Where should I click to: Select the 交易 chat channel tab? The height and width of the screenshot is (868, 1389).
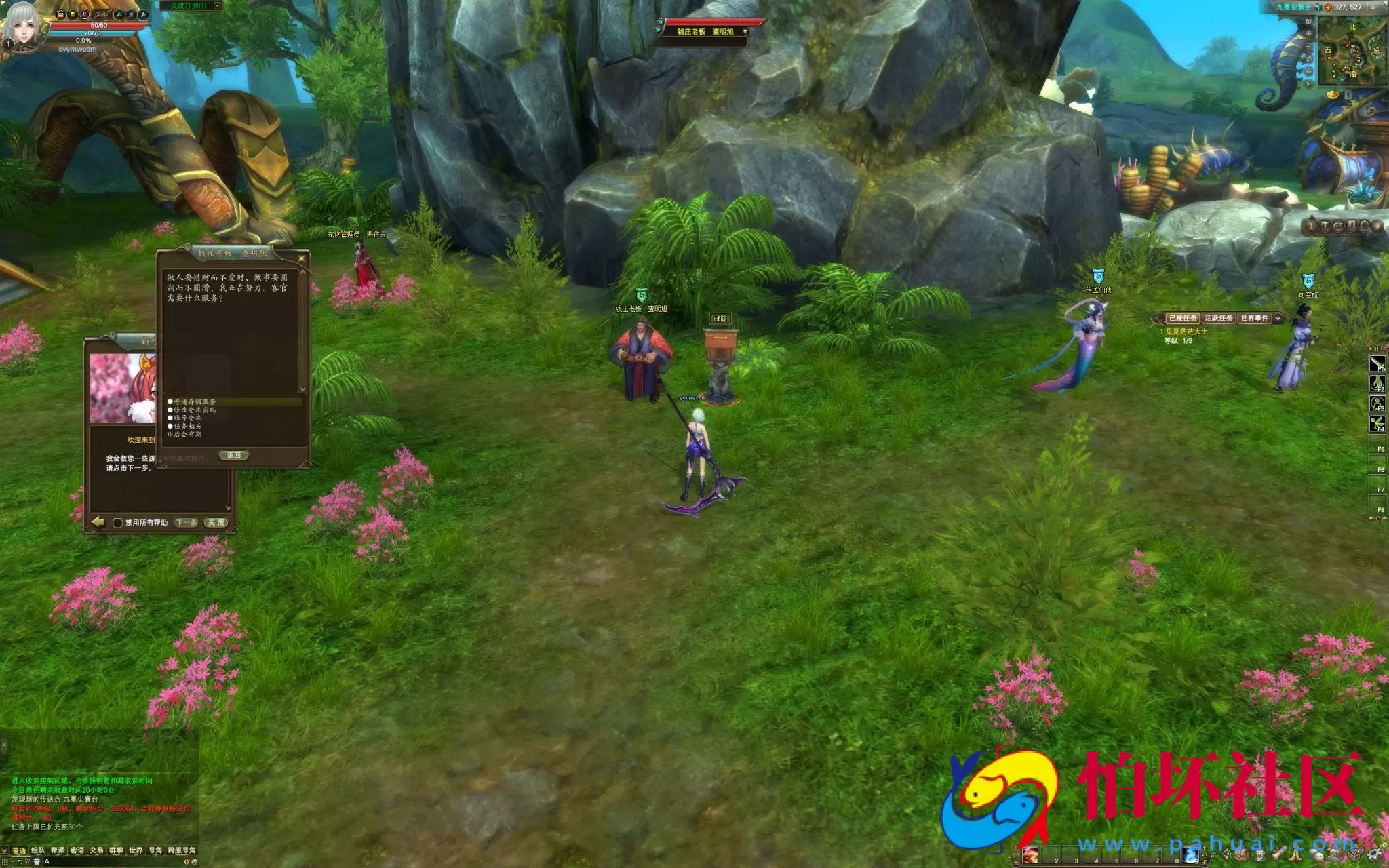pyautogui.click(x=96, y=850)
